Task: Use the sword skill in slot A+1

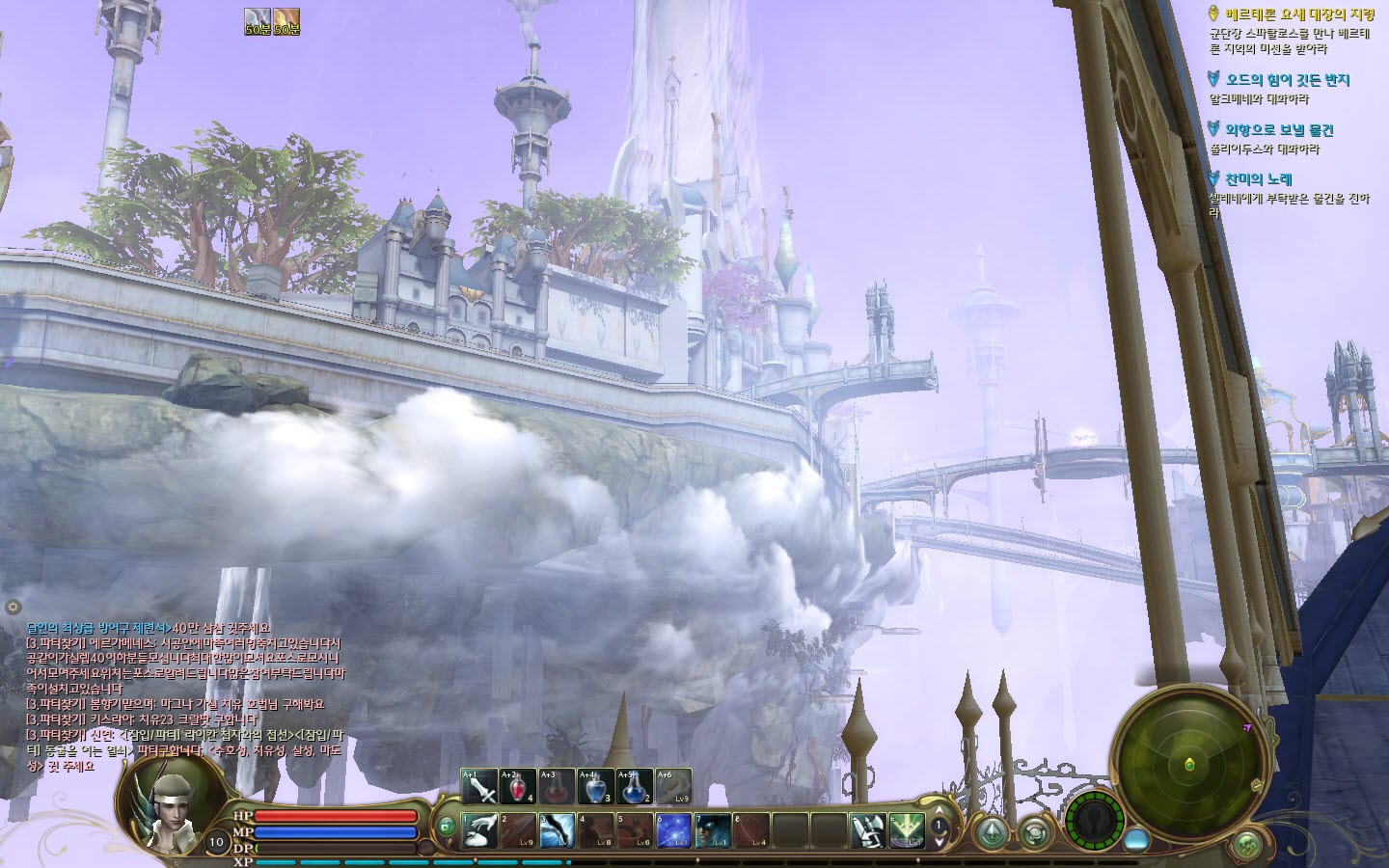Action: point(479,787)
